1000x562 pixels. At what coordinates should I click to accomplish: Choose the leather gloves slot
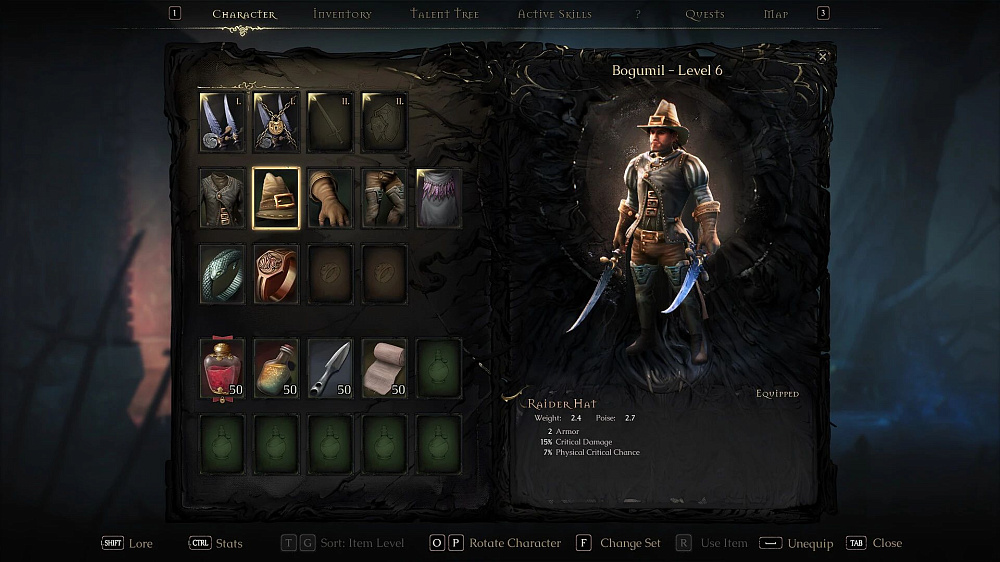(330, 198)
